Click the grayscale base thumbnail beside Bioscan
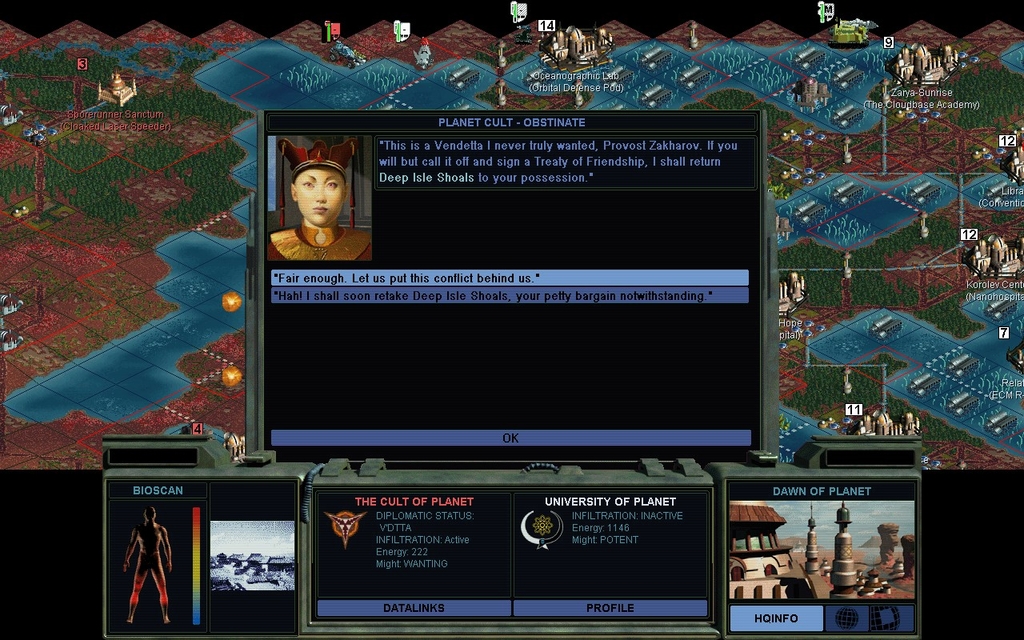1024x640 pixels. coord(252,555)
